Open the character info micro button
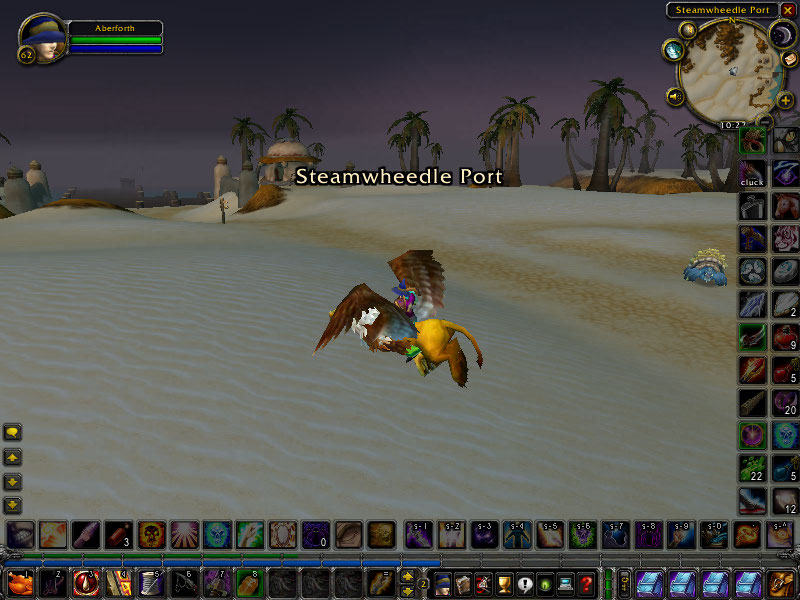This screenshot has height=600, width=800. point(442,582)
